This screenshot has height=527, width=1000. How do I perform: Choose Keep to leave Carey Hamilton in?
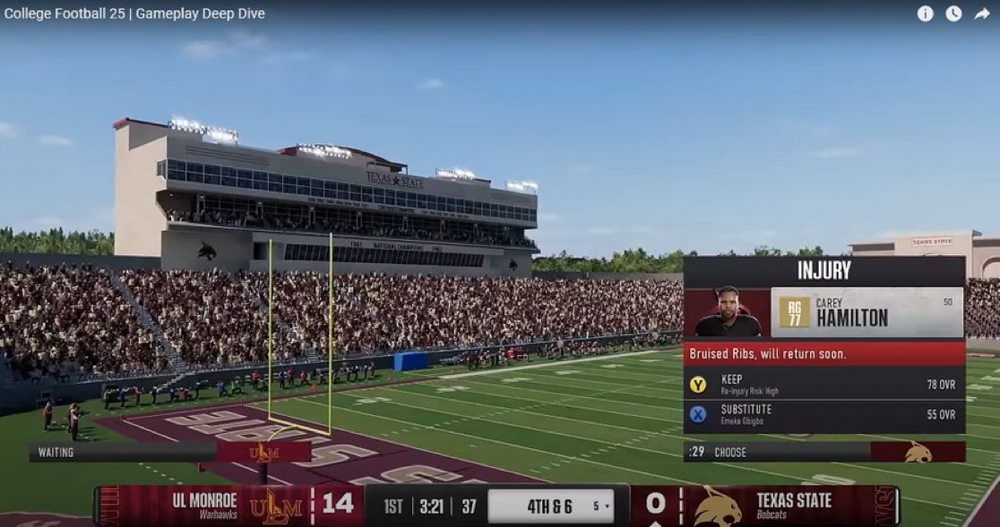(823, 385)
